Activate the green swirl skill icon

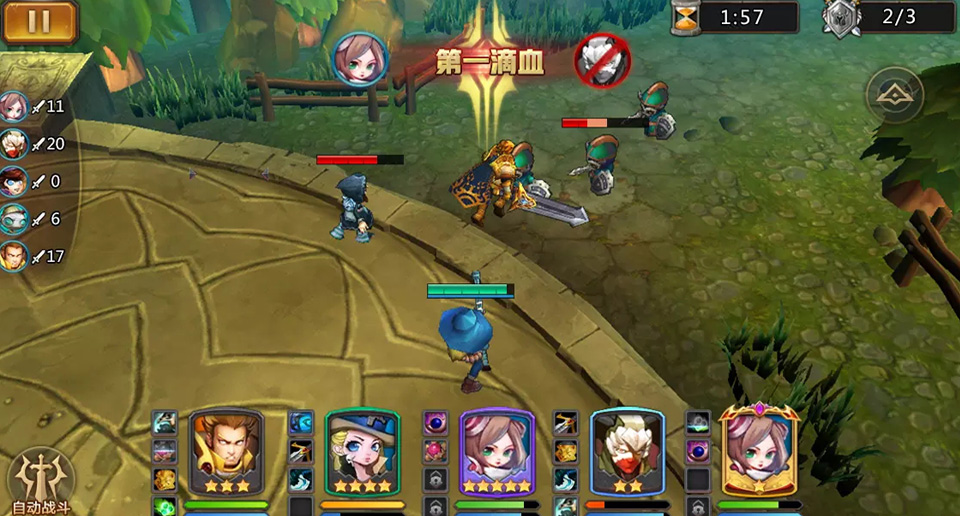pos(164,506)
